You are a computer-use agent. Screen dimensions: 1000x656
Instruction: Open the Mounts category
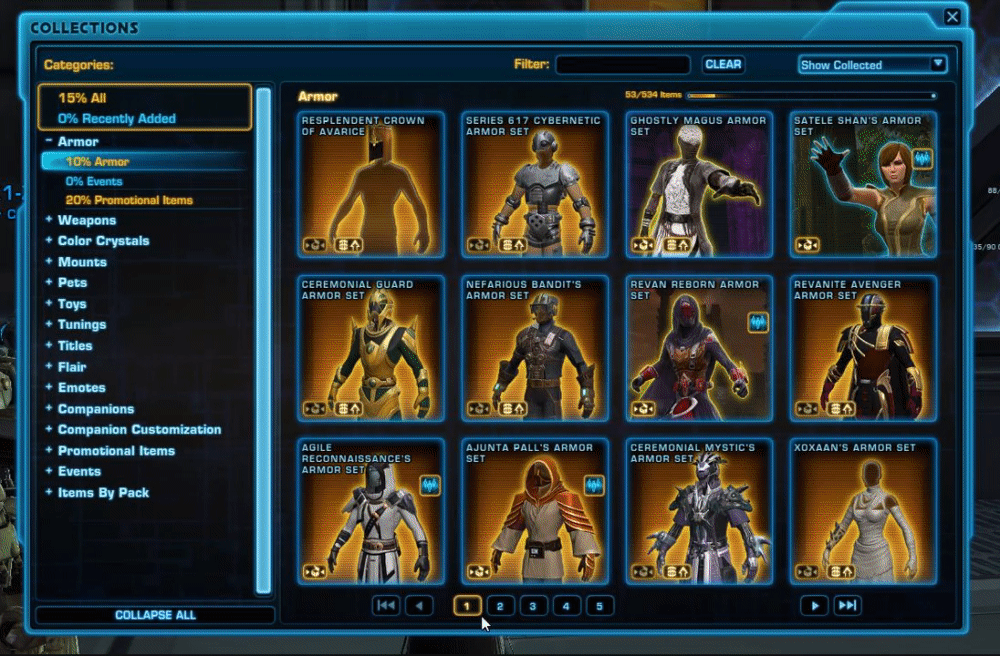(82, 262)
